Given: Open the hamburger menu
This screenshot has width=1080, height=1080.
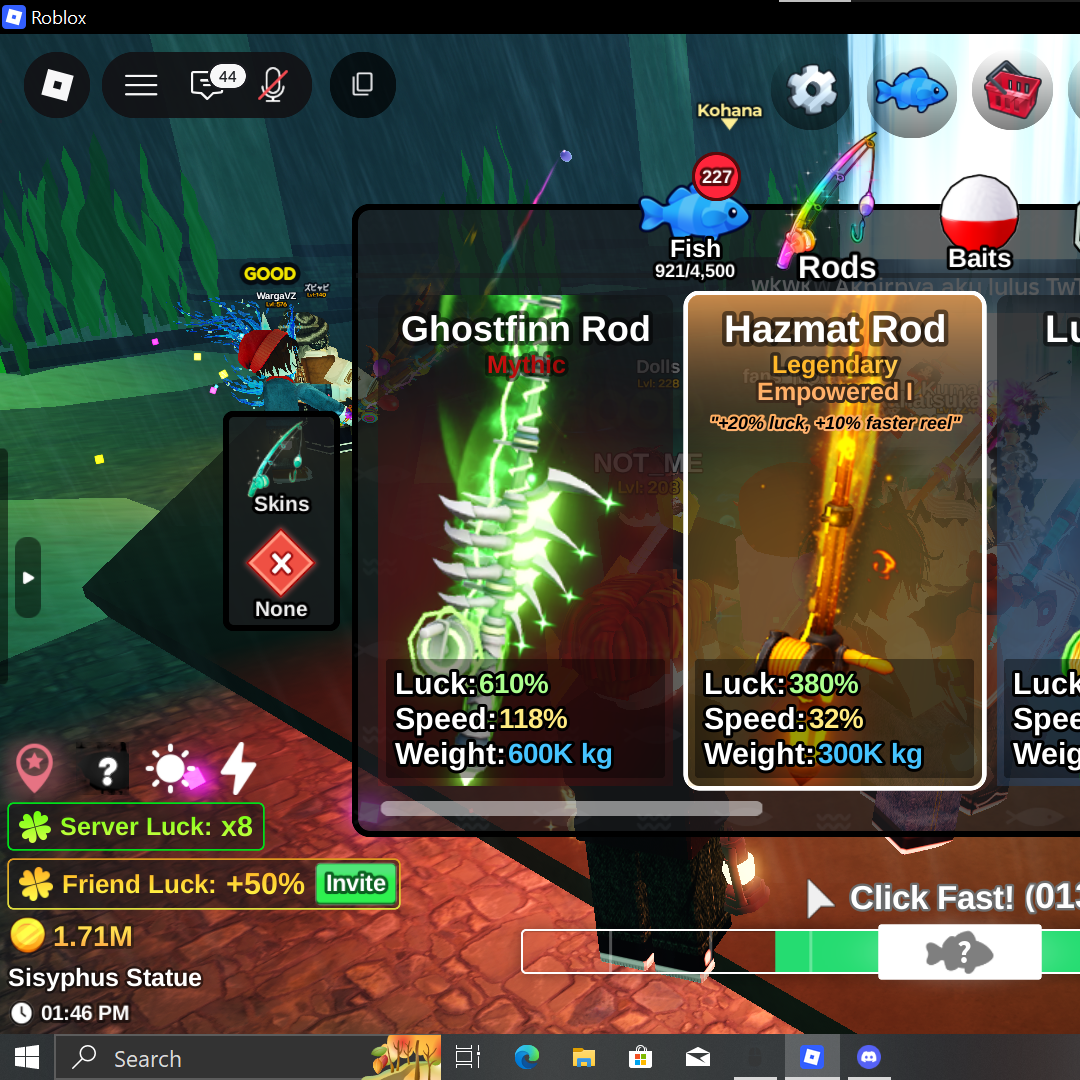Looking at the screenshot, I should [141, 85].
